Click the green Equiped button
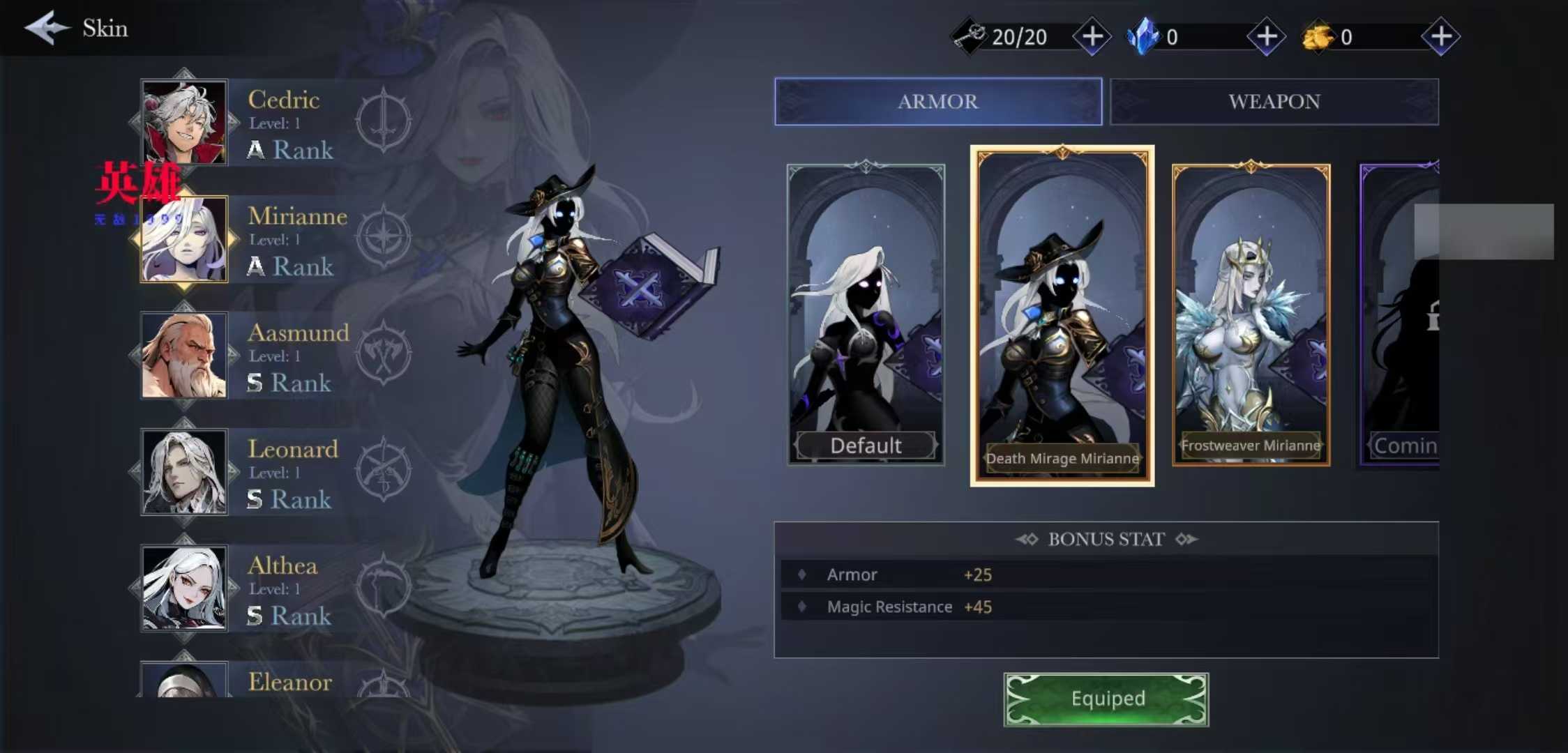Viewport: 1568px width, 753px height. pos(1106,699)
